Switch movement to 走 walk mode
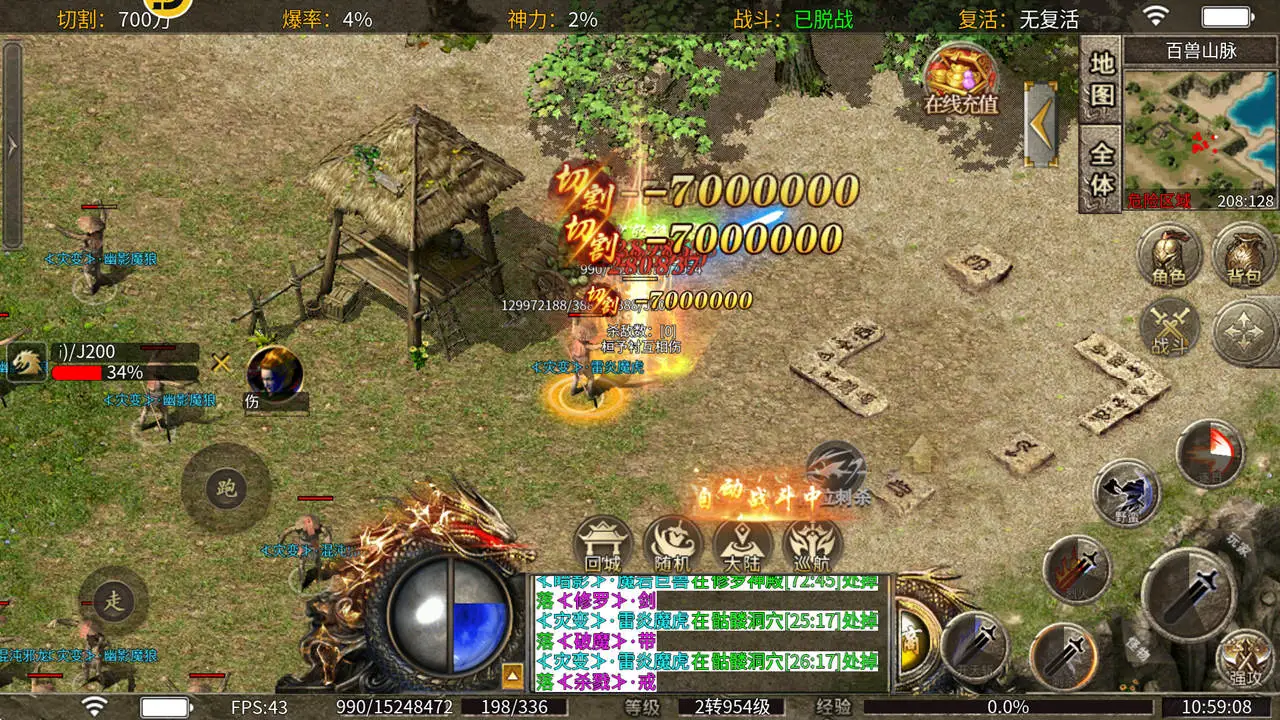This screenshot has width=1280, height=720. (x=114, y=600)
